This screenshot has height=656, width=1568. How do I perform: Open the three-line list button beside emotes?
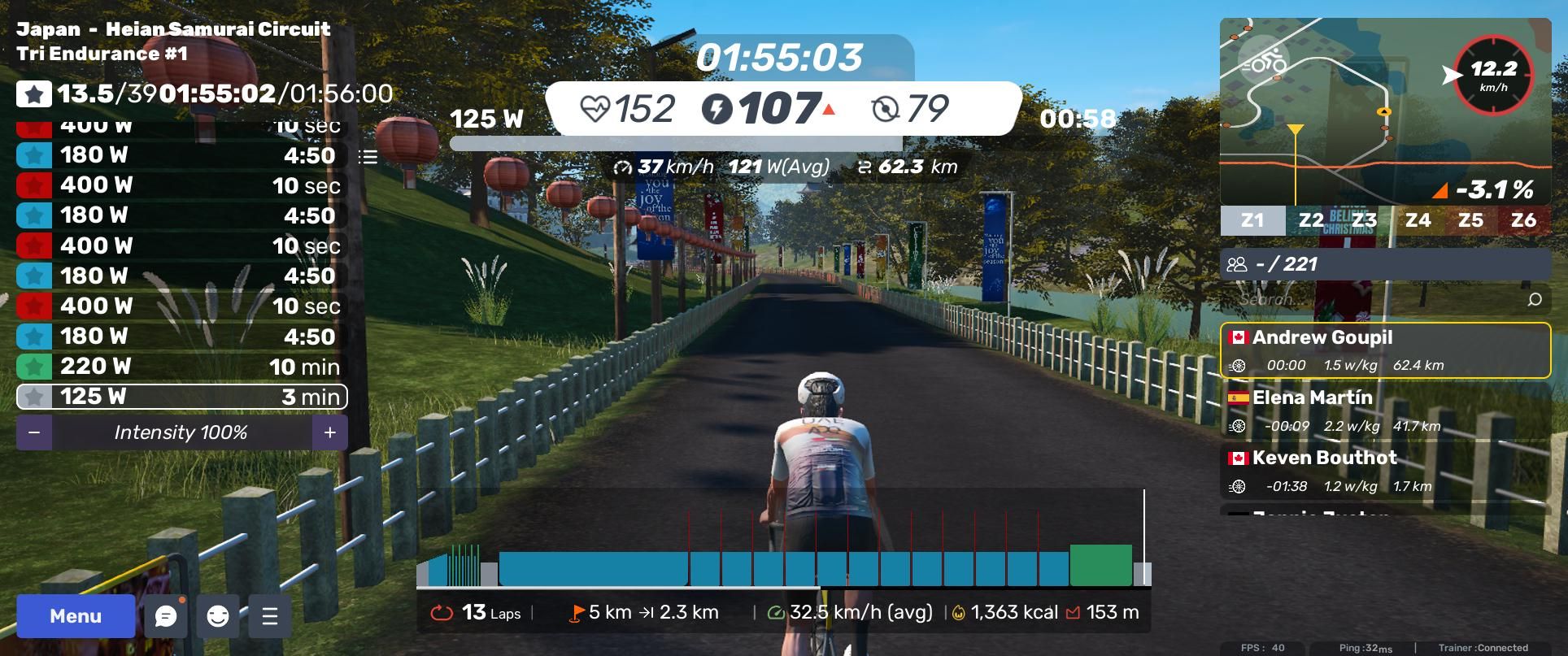(x=270, y=616)
